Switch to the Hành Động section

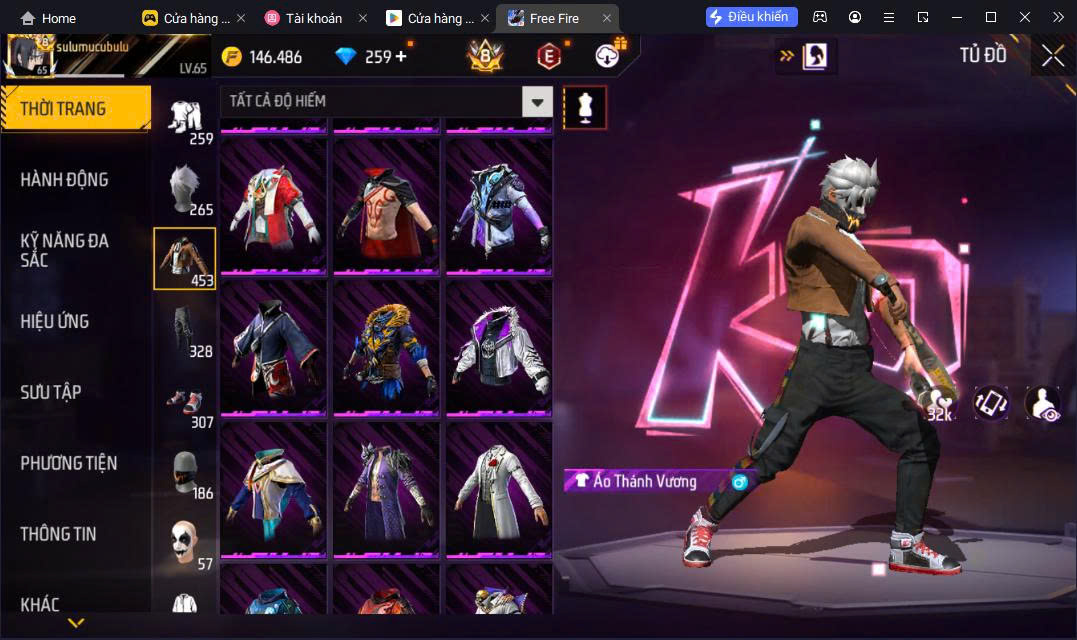(65, 180)
